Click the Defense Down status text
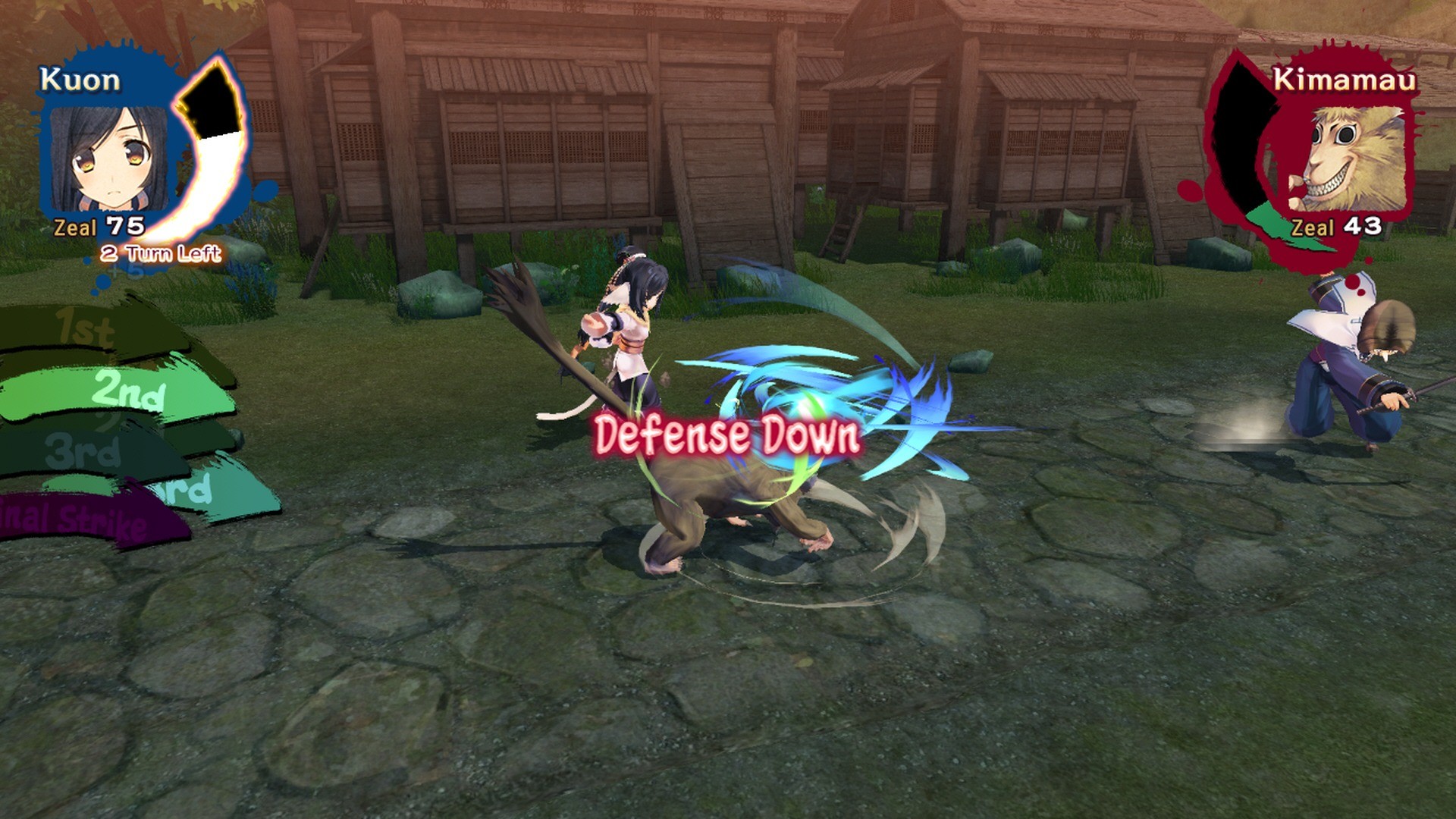This screenshot has height=819, width=1456. [x=726, y=435]
